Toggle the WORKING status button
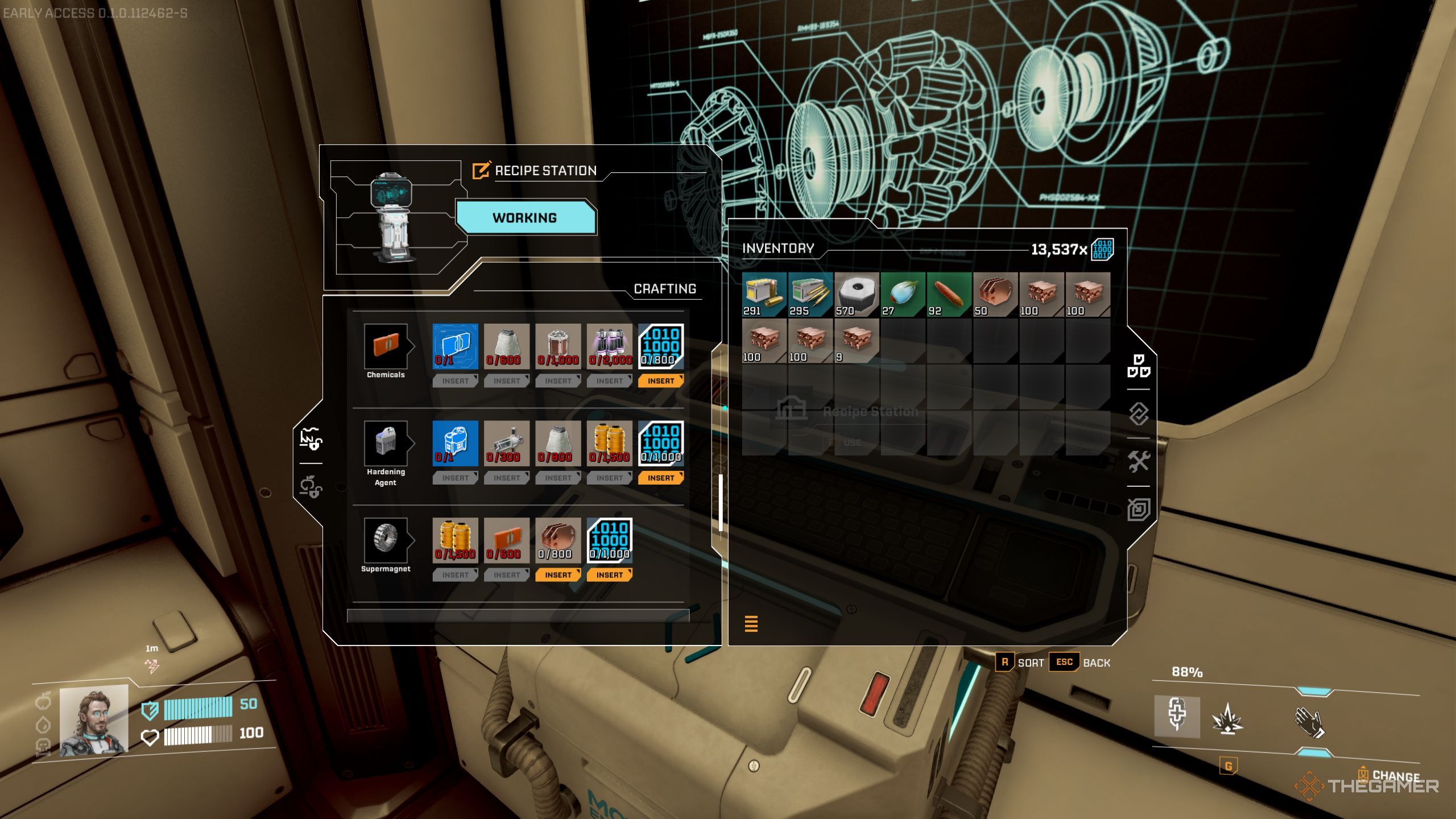The height and width of the screenshot is (819, 1456). (525, 218)
